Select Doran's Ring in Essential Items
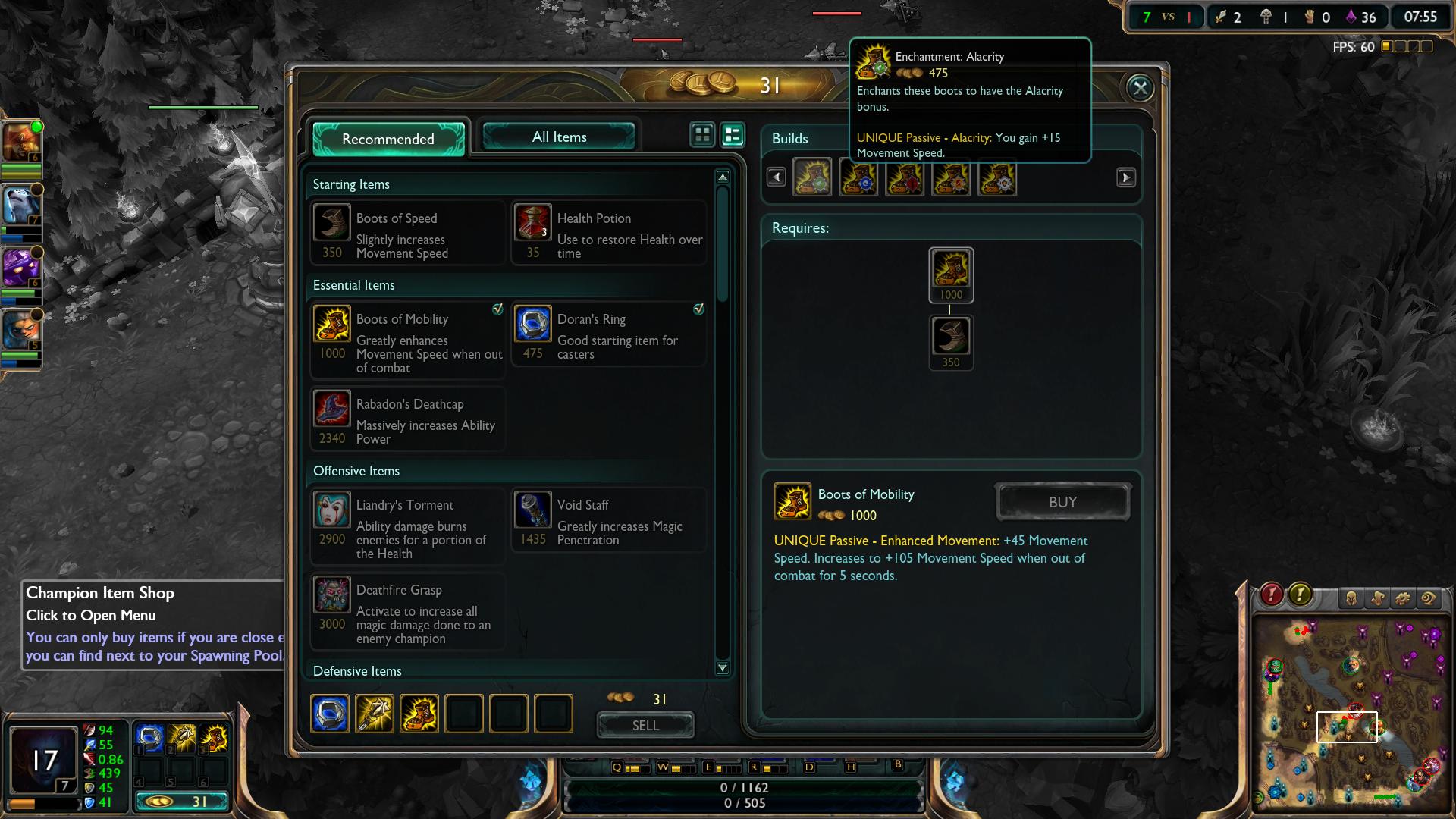Screen dimensions: 1456x819 tap(609, 334)
